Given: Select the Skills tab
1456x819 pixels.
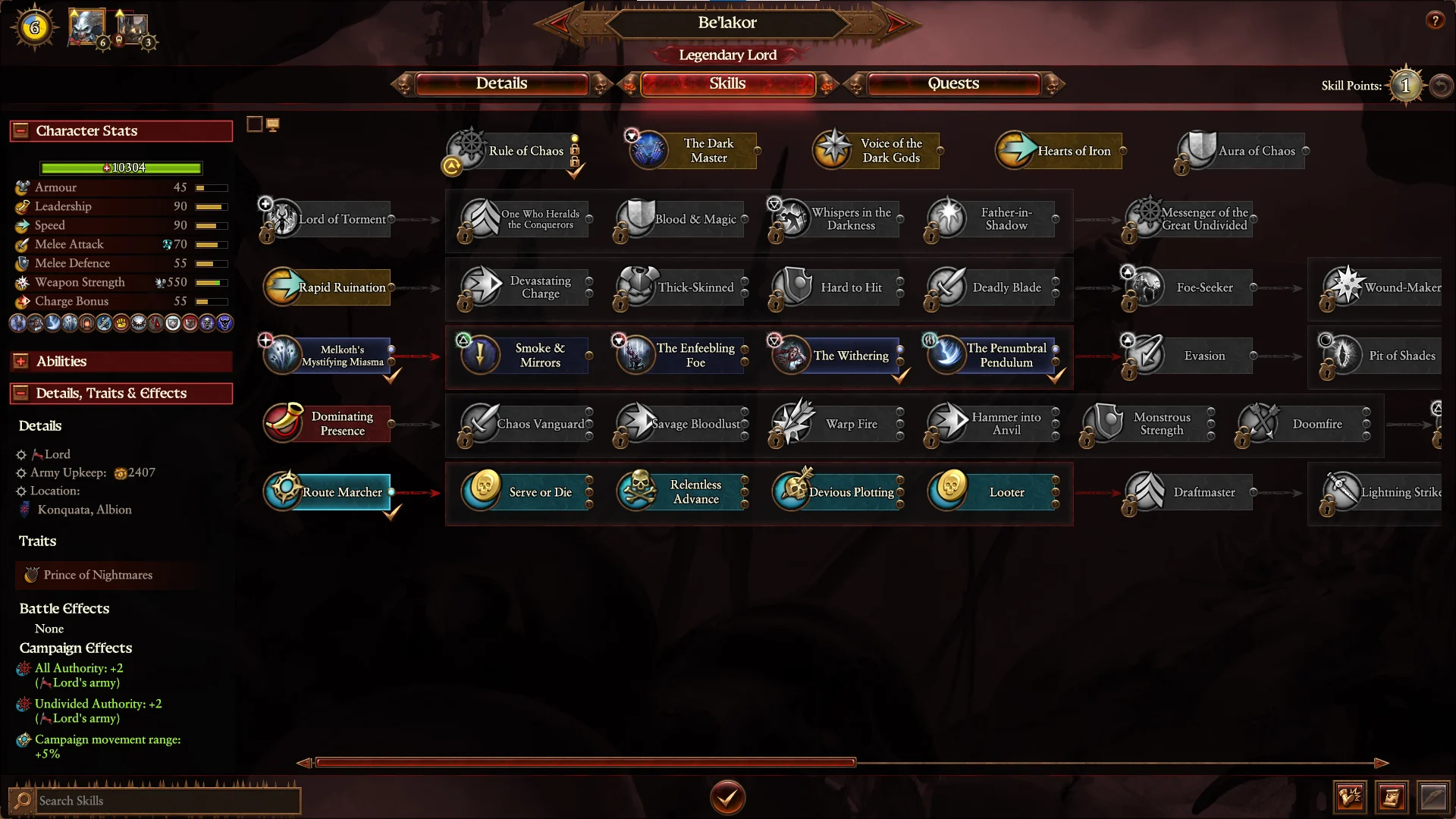Looking at the screenshot, I should [727, 83].
